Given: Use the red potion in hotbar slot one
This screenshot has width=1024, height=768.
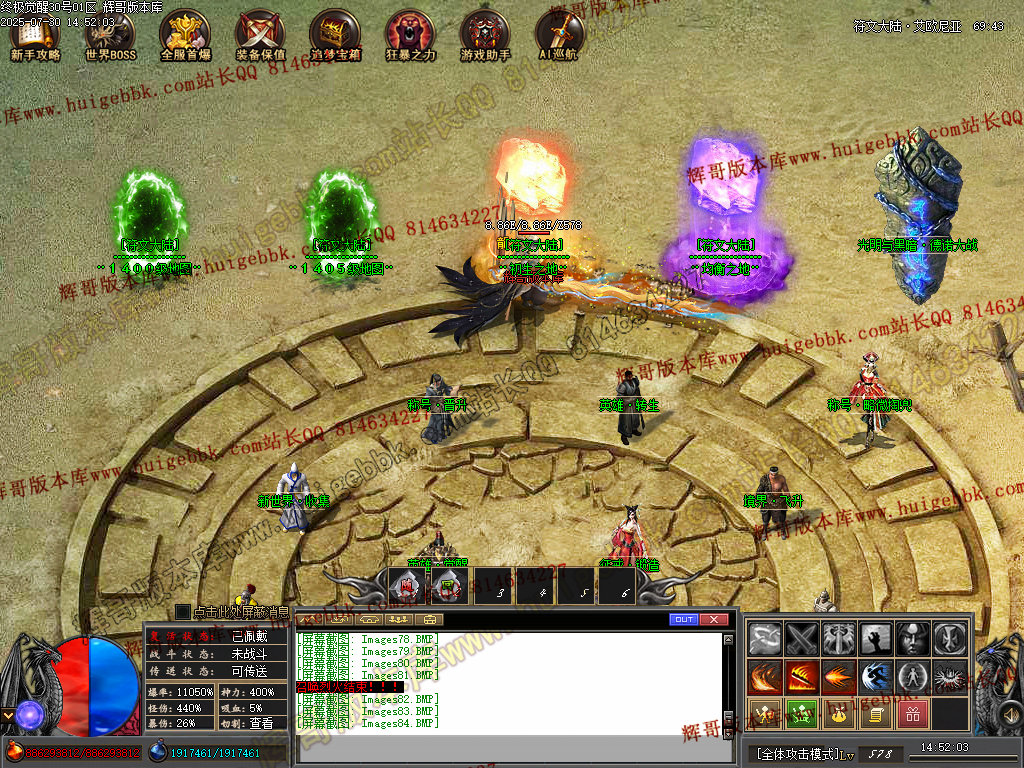Looking at the screenshot, I should [405, 587].
